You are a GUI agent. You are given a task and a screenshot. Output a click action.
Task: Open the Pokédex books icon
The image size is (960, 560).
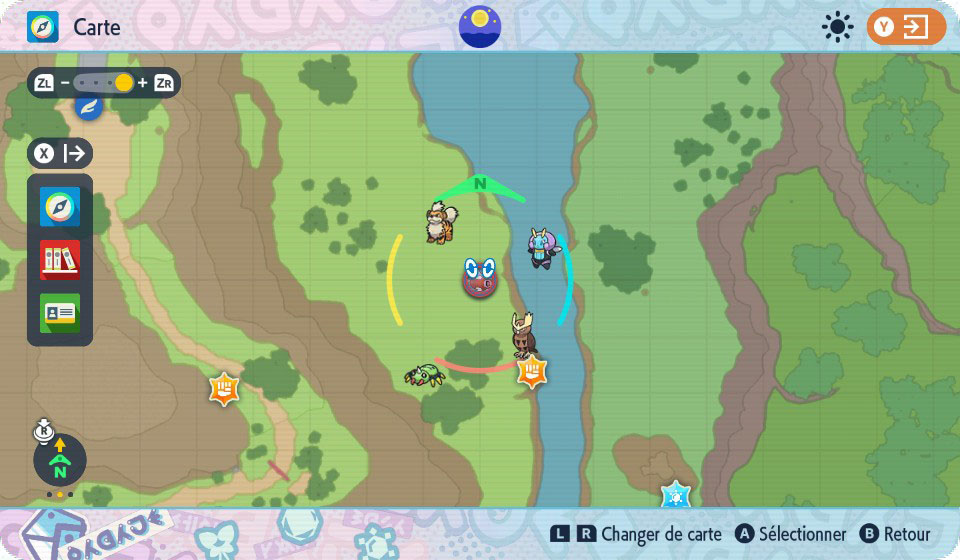pyautogui.click(x=60, y=260)
